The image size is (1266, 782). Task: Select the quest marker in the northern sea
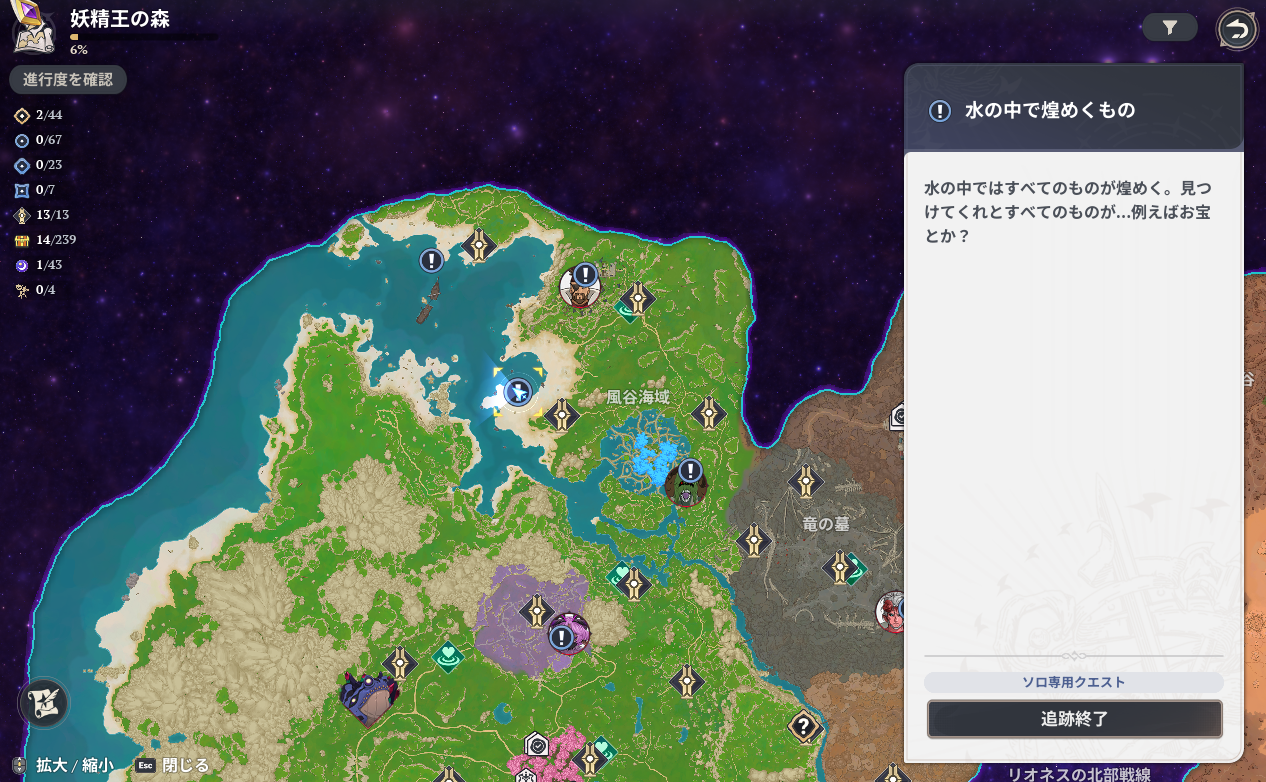coord(431,261)
